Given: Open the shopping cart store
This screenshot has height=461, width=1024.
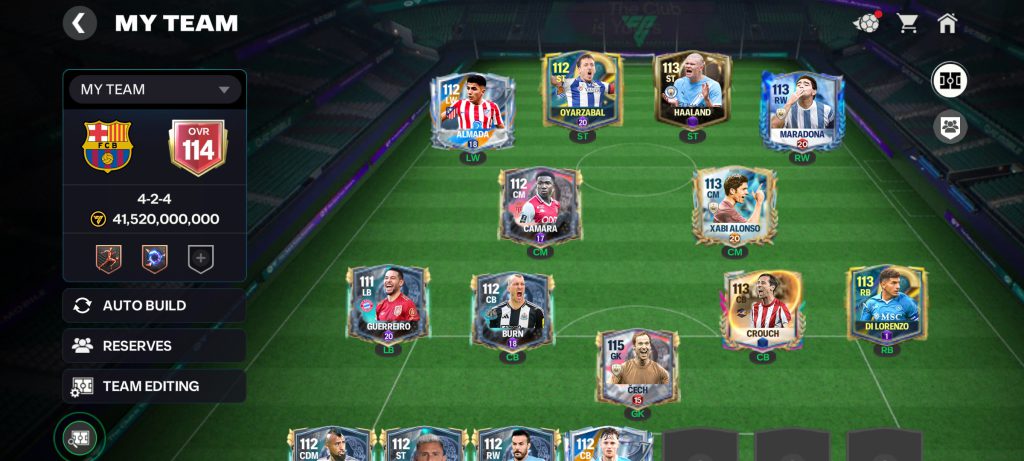Looking at the screenshot, I should click(x=908, y=23).
